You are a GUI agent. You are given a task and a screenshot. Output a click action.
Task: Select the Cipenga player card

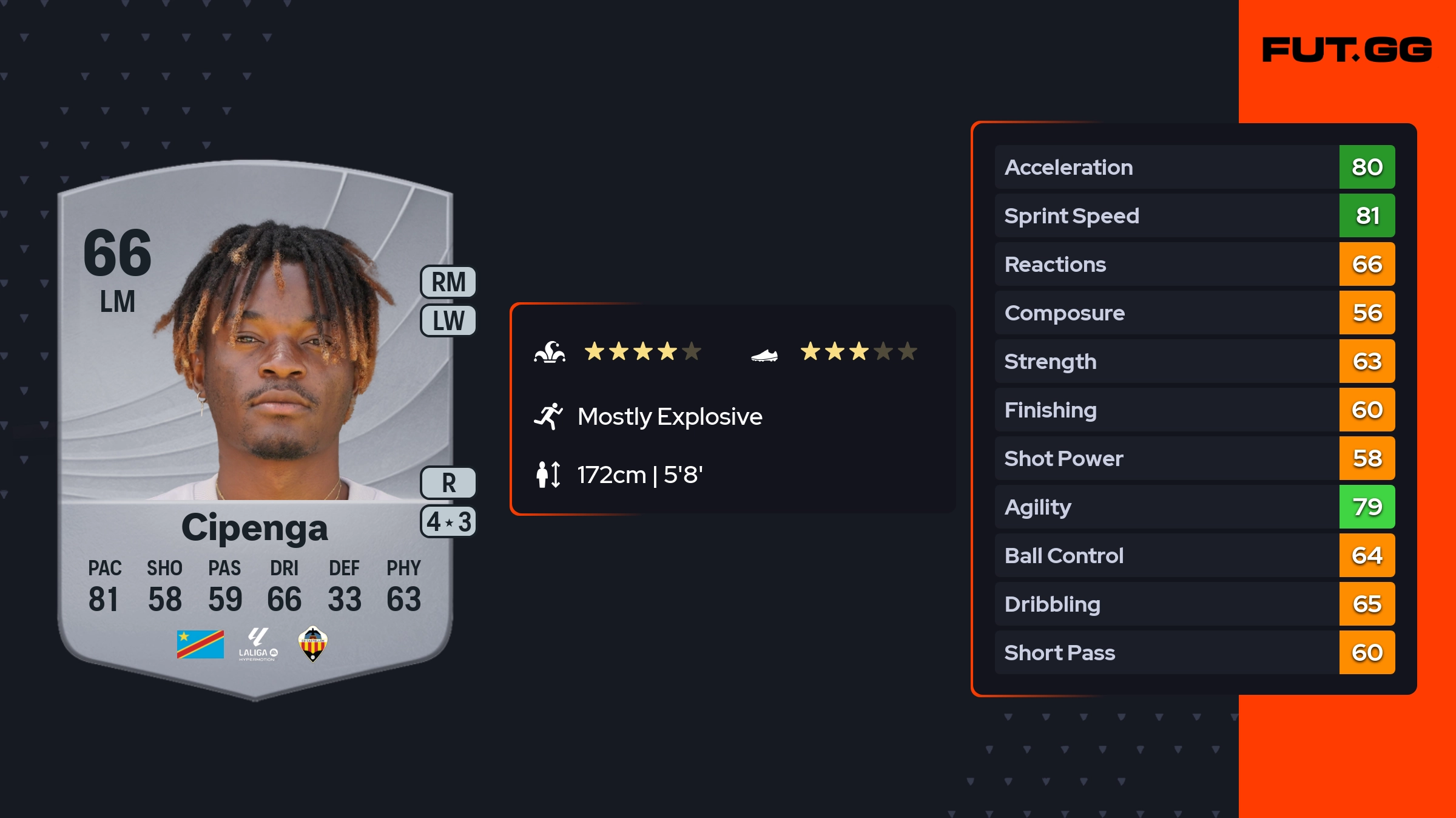click(x=255, y=425)
